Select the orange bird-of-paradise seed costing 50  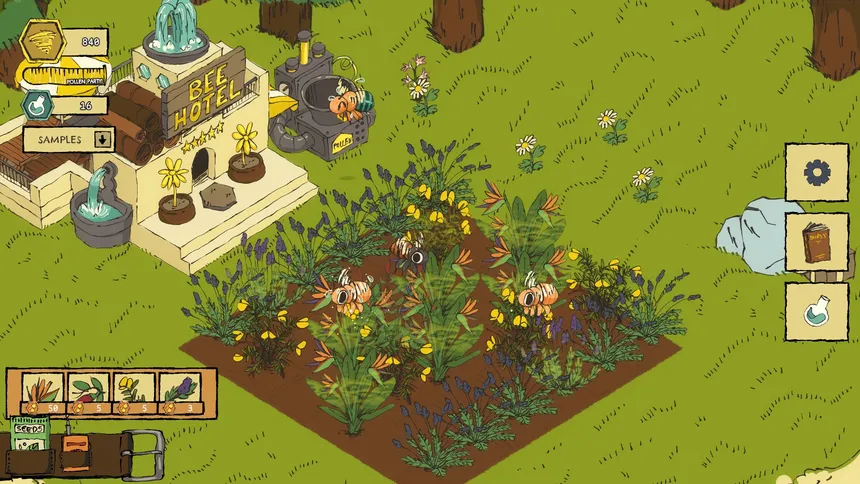(x=41, y=391)
